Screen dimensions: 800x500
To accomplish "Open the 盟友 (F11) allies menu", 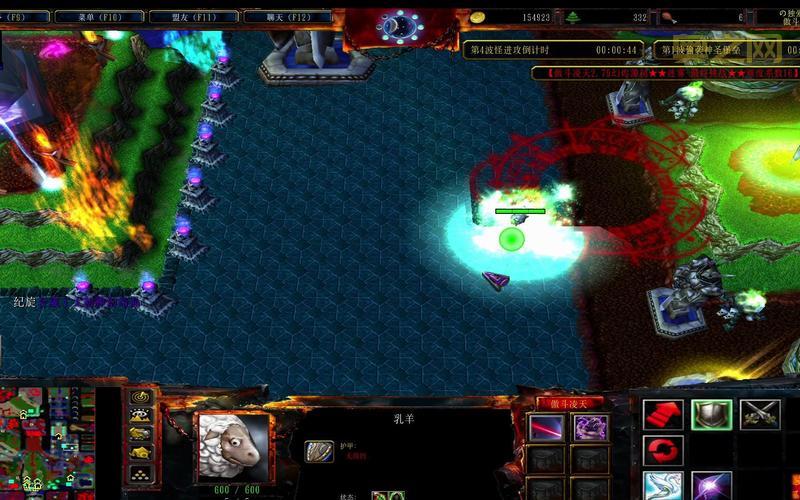I will pos(194,17).
